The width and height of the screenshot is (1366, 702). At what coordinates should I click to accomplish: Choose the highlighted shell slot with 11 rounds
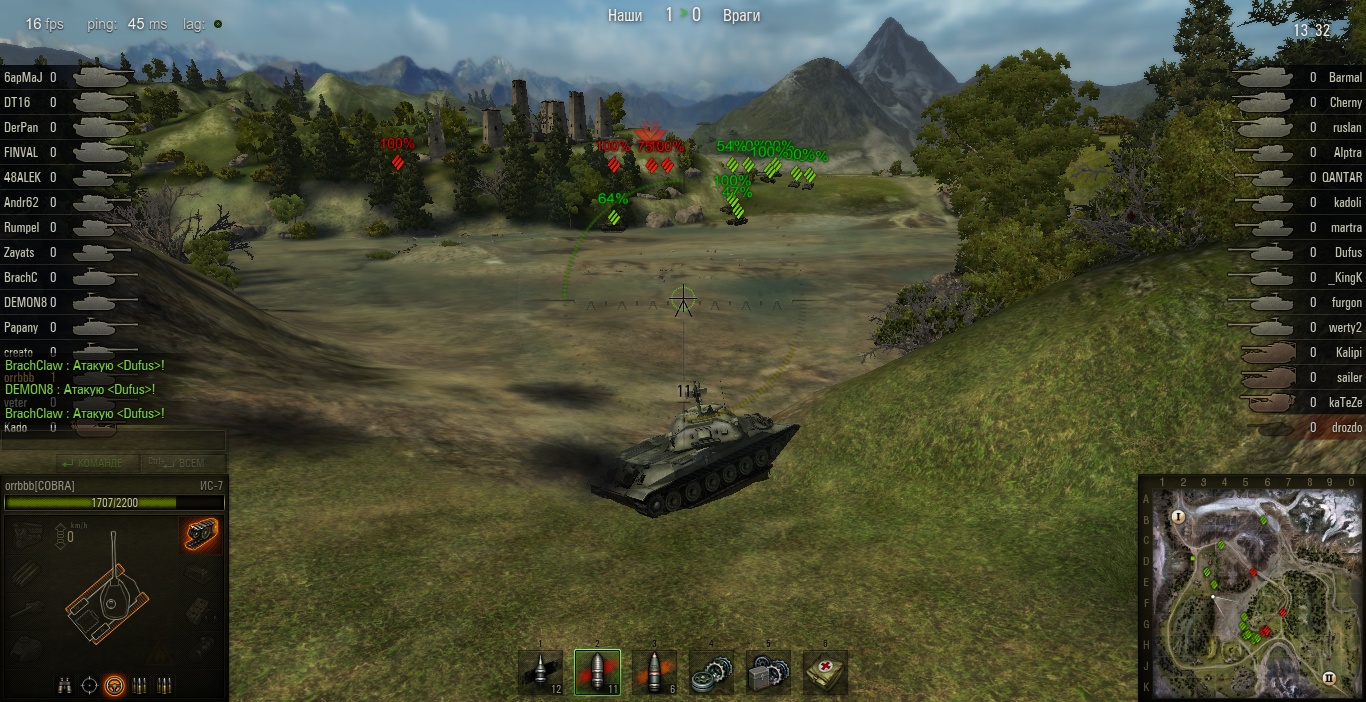pos(597,671)
